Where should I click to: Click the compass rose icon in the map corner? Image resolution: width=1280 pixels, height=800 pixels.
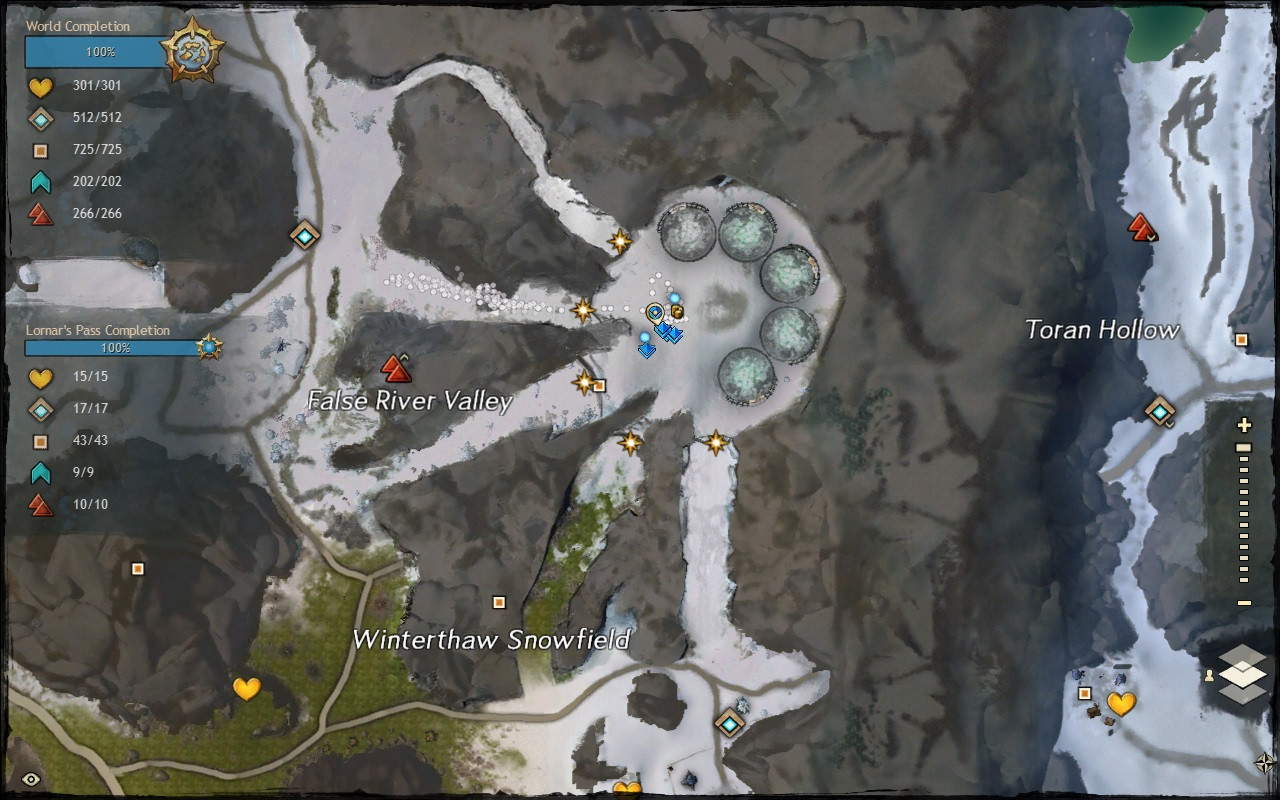pos(1265,764)
